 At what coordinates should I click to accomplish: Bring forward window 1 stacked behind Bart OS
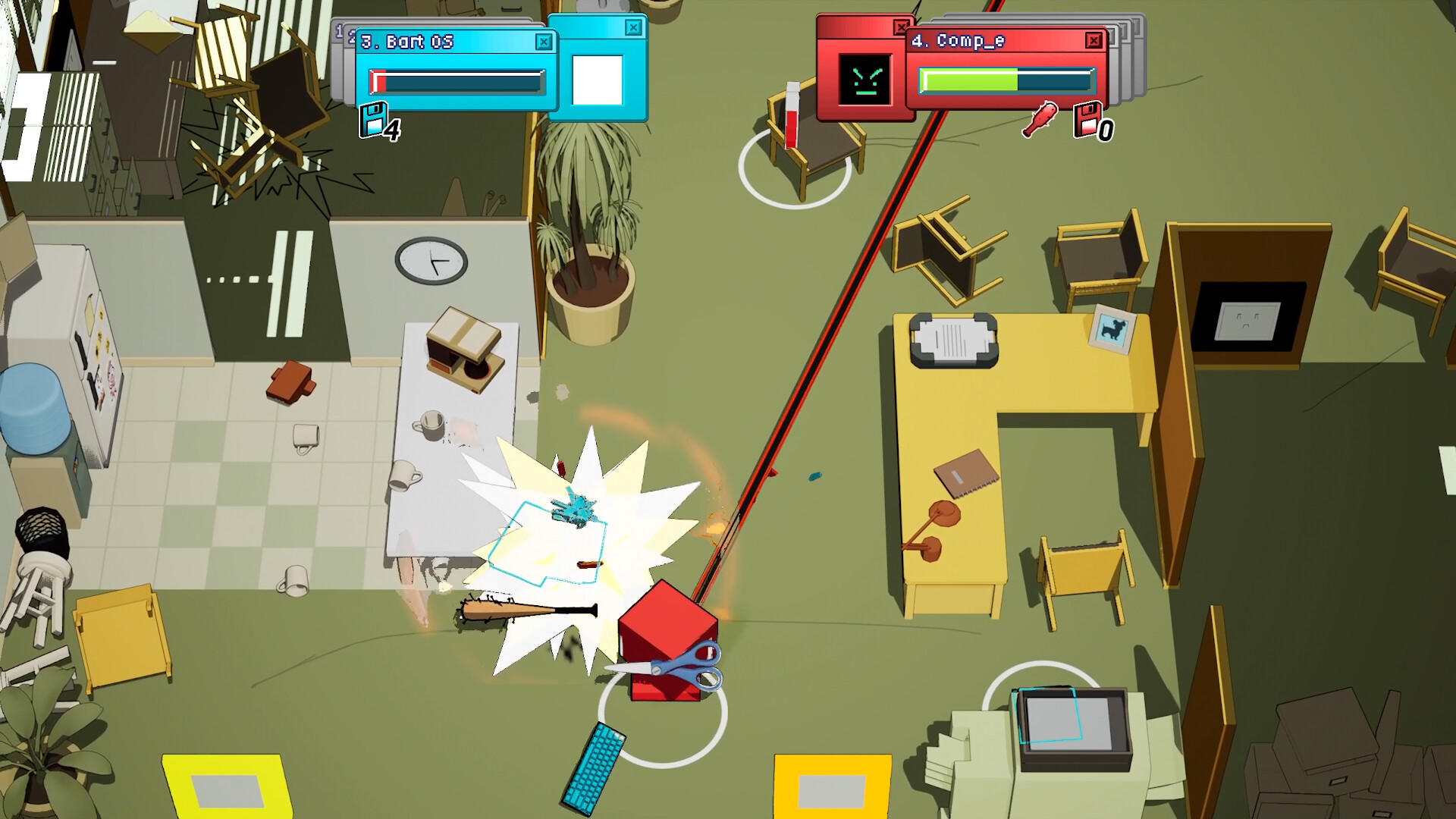(340, 30)
